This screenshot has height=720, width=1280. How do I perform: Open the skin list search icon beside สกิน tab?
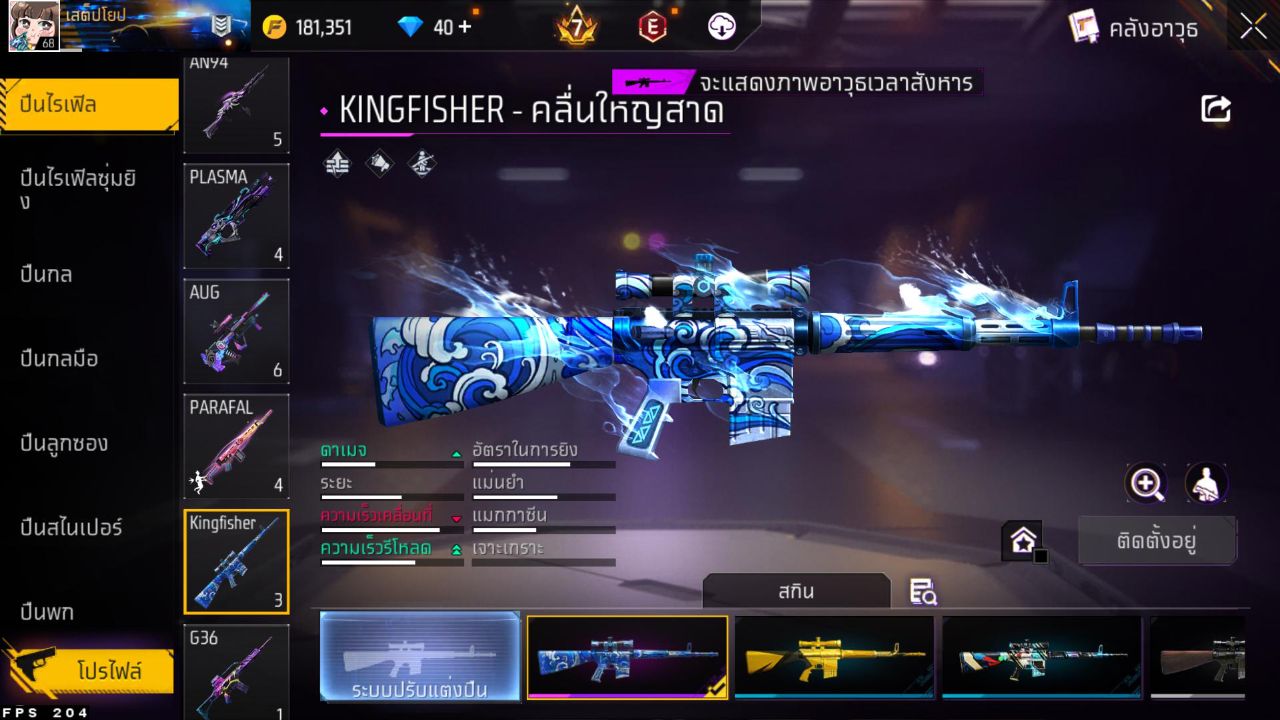coord(923,592)
